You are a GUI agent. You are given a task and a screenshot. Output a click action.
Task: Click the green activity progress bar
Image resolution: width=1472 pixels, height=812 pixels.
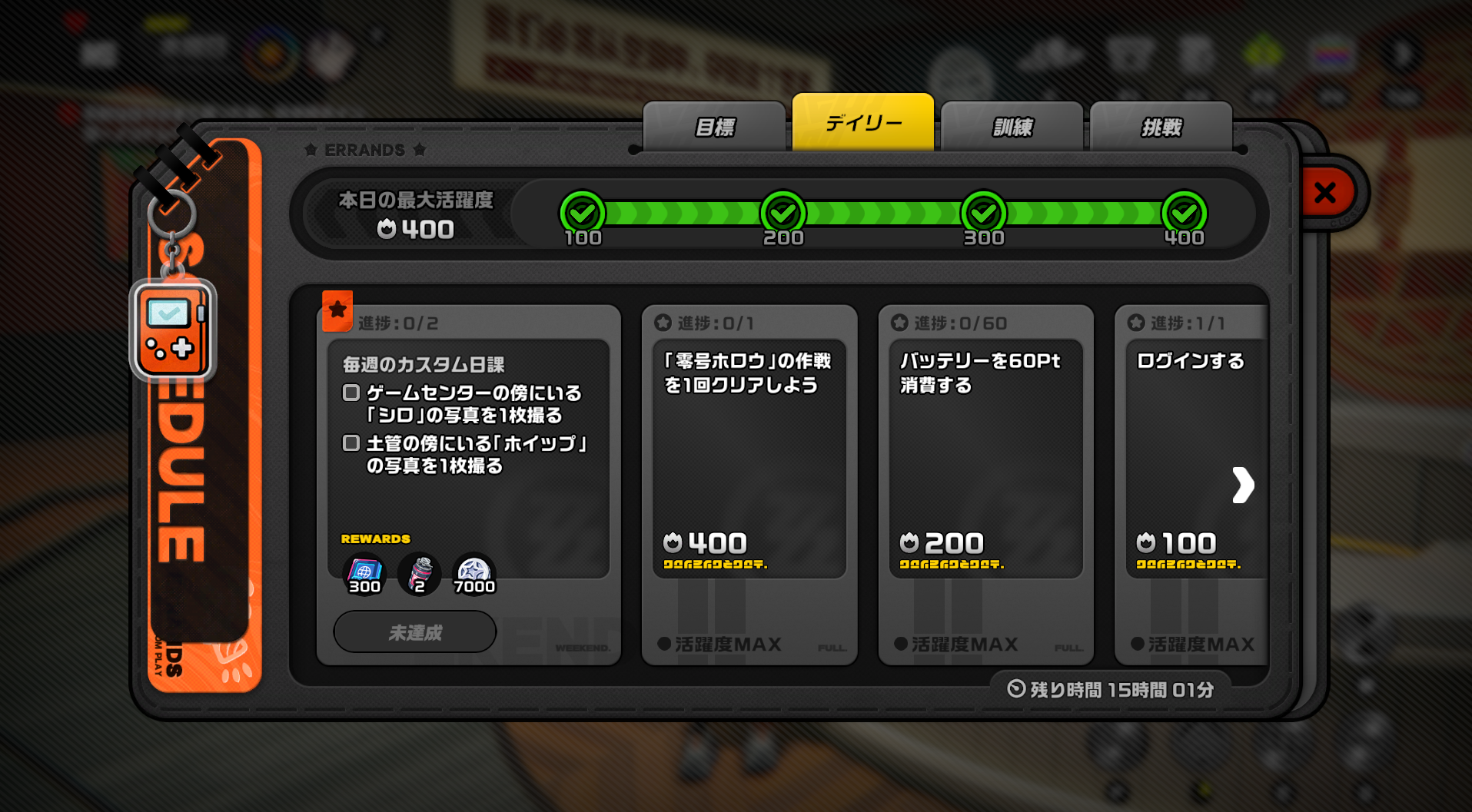[884, 213]
